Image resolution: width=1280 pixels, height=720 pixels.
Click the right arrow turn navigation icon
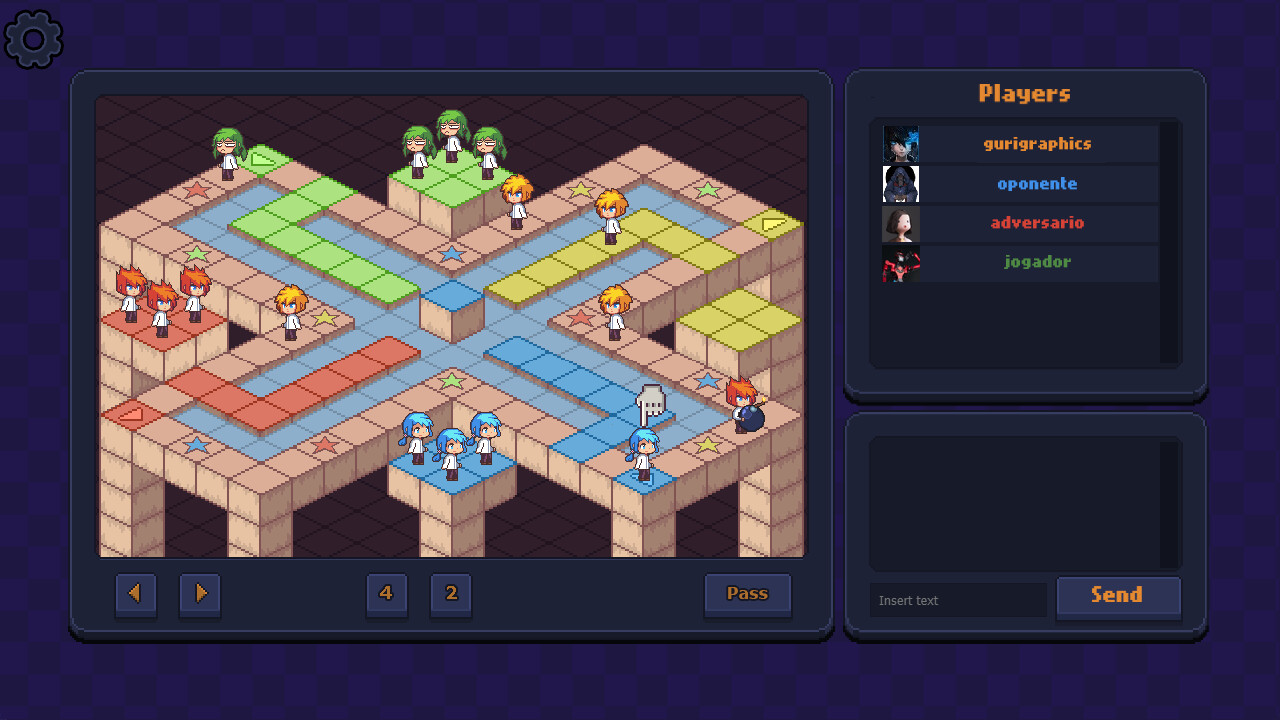click(199, 593)
